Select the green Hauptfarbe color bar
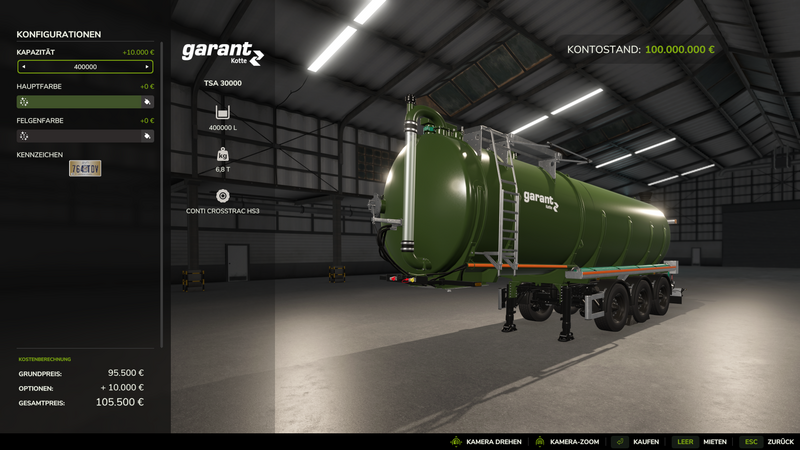Image resolution: width=800 pixels, height=450 pixels. pos(78,101)
